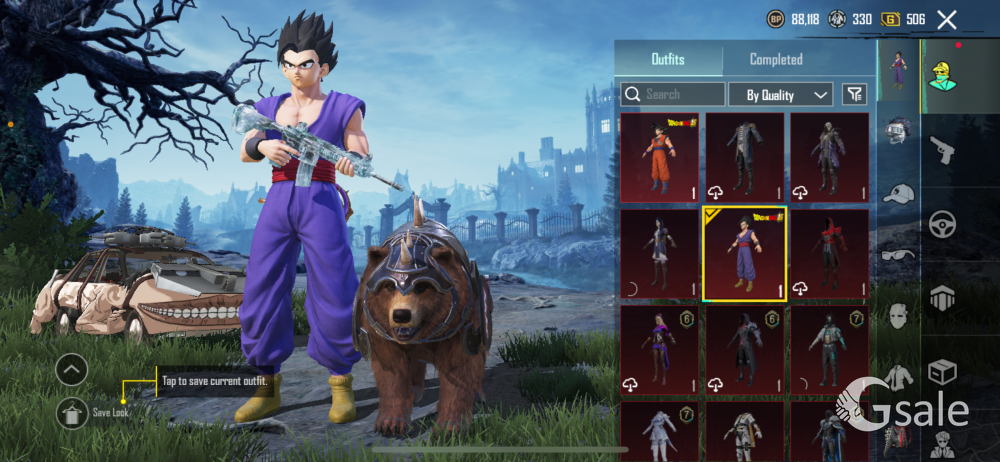Select the orange Goku gi outfit
This screenshot has width=1000, height=462.
tap(659, 158)
